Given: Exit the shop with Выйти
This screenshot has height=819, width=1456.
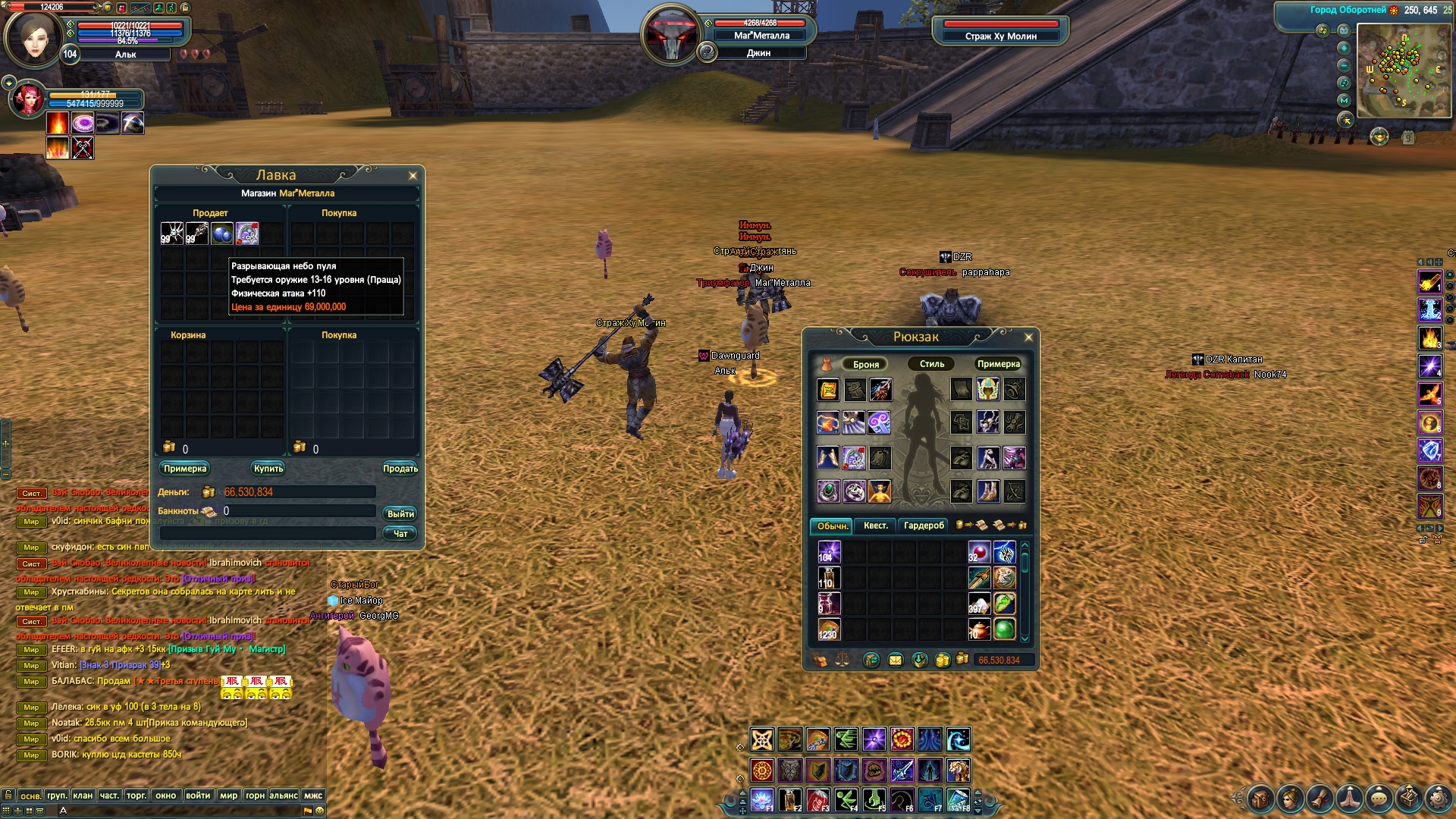Looking at the screenshot, I should coord(400,514).
